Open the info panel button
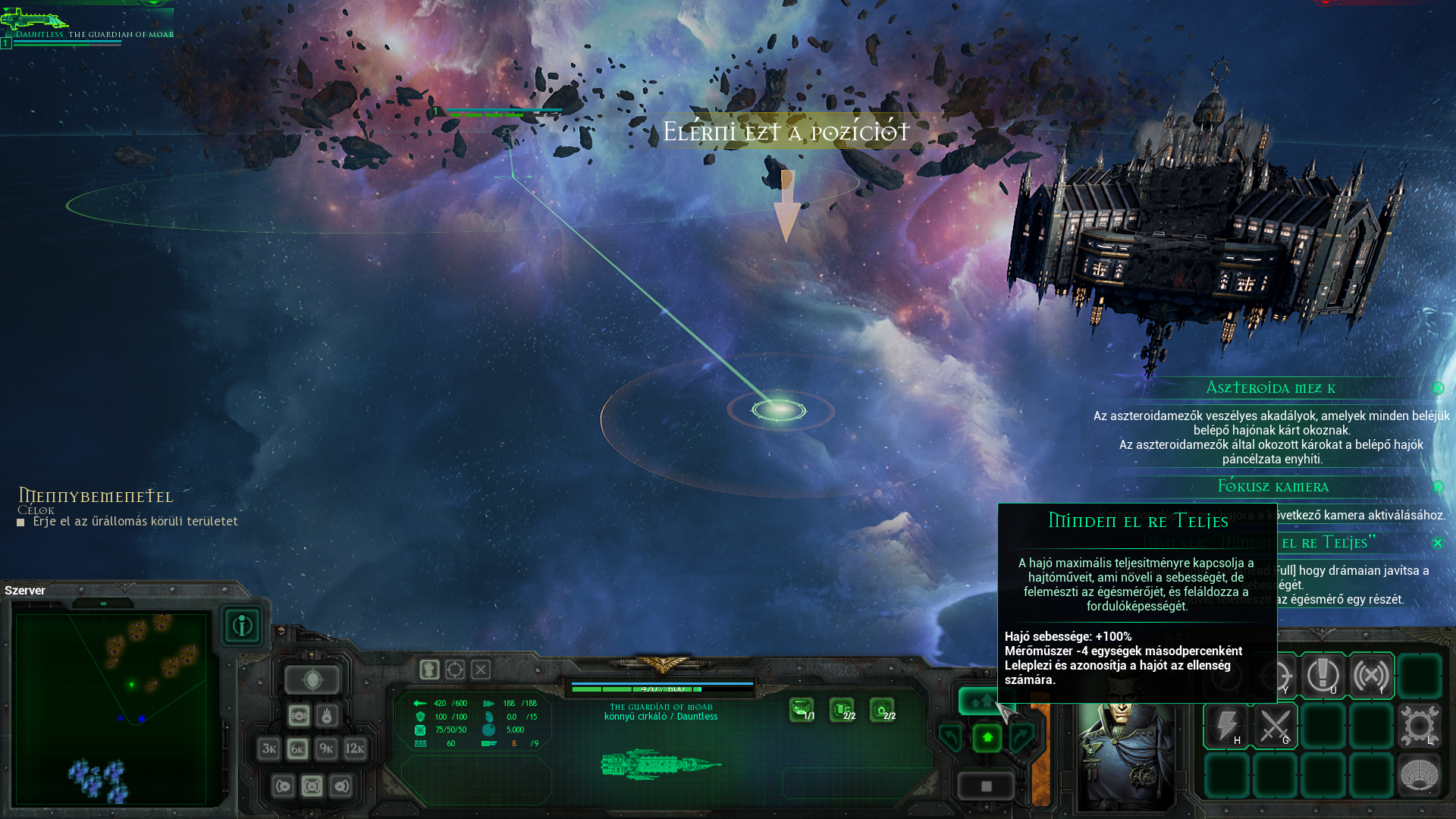1456x819 pixels. tap(242, 626)
